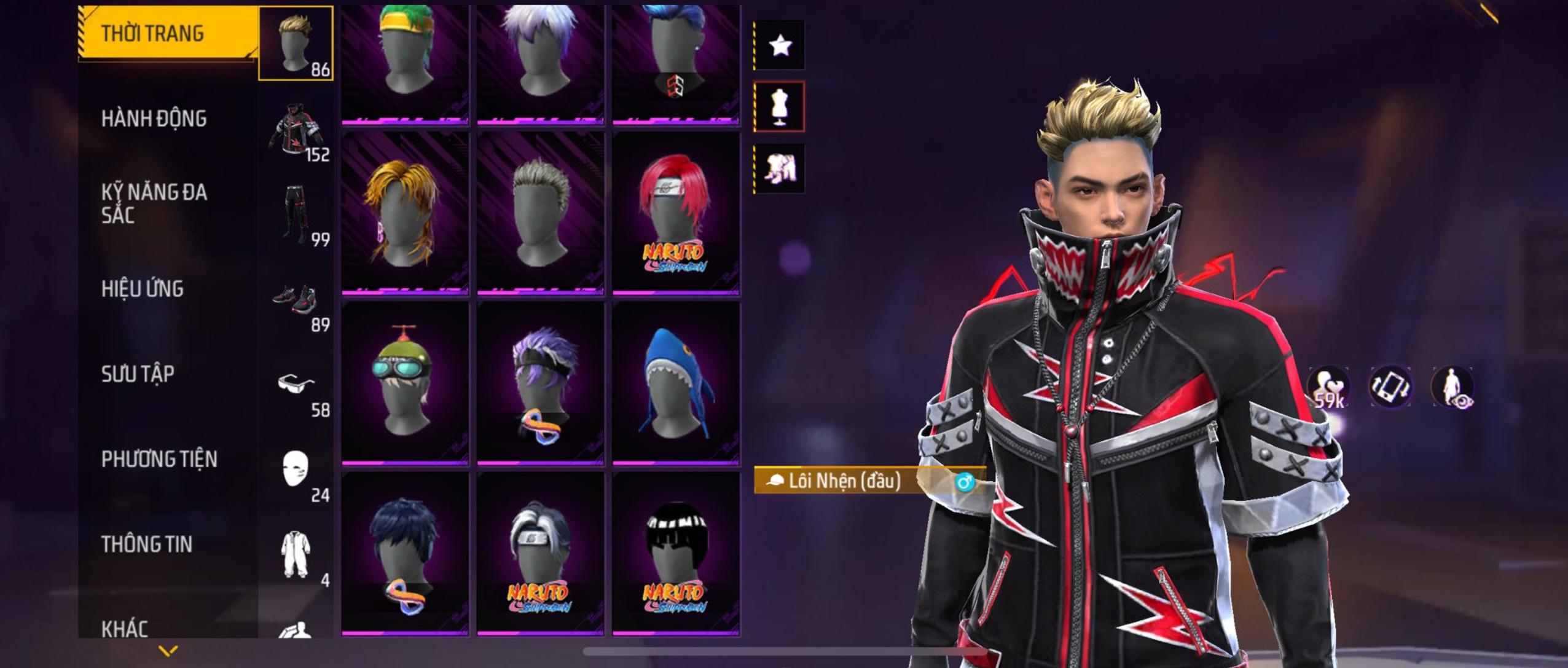Open the Thời Trang tab
The width and height of the screenshot is (1568, 668).
[152, 33]
